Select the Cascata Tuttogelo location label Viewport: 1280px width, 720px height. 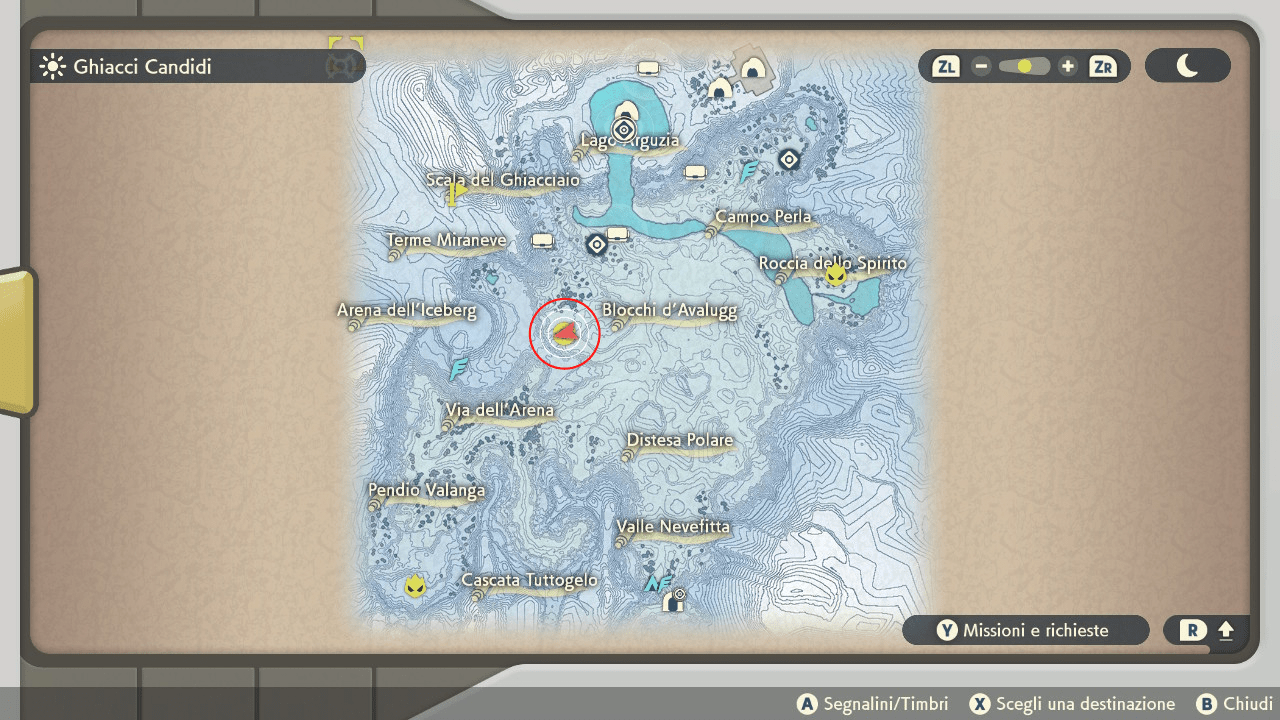pos(529,581)
